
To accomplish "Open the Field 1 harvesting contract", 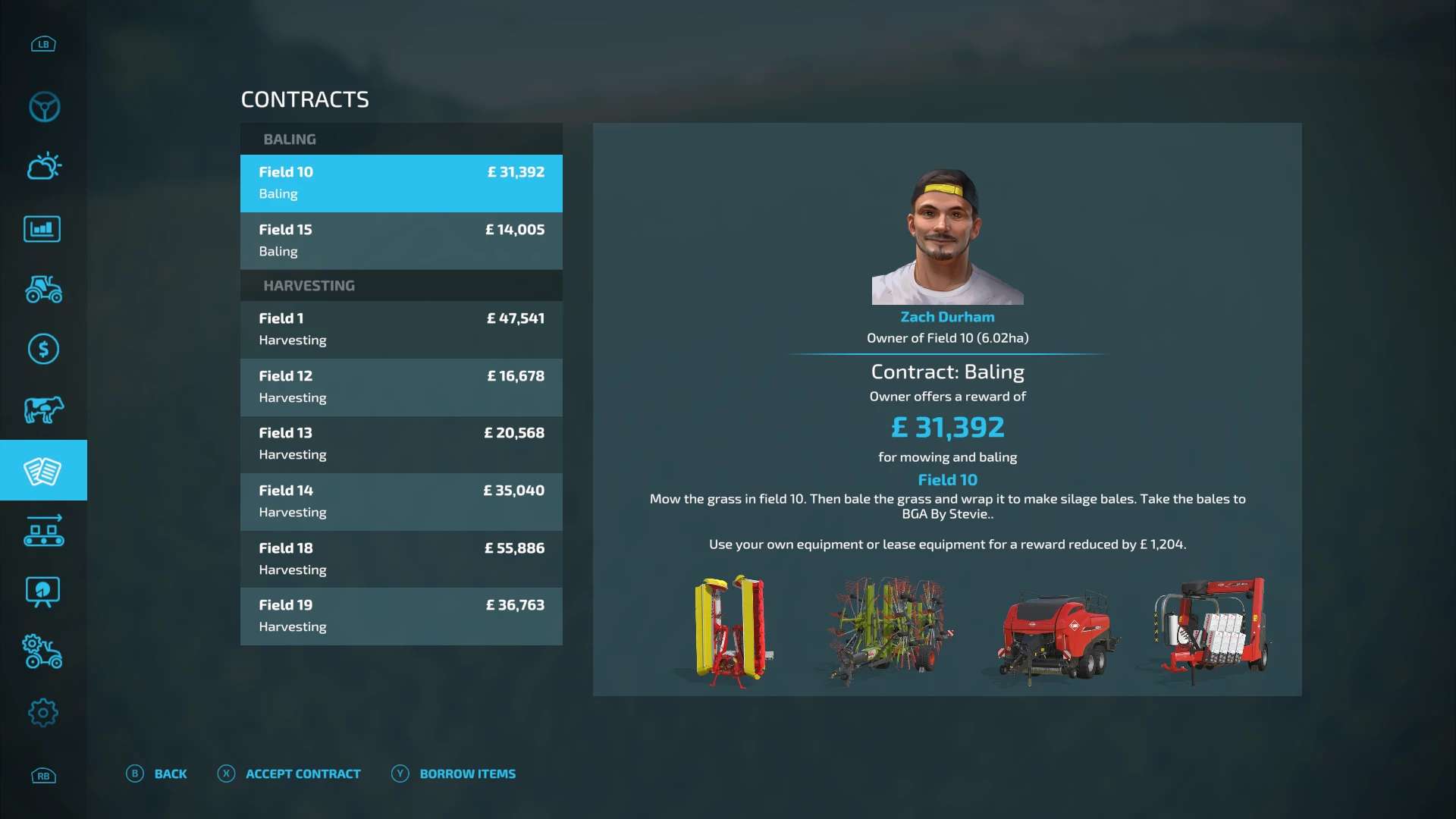I will click(x=401, y=329).
